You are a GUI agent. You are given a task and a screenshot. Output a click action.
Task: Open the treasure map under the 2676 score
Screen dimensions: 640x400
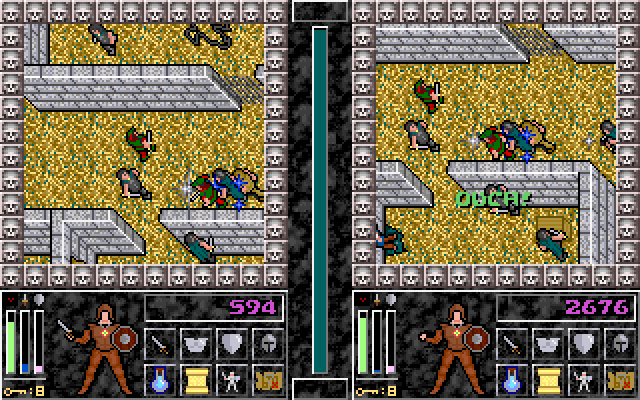[x=619, y=379]
